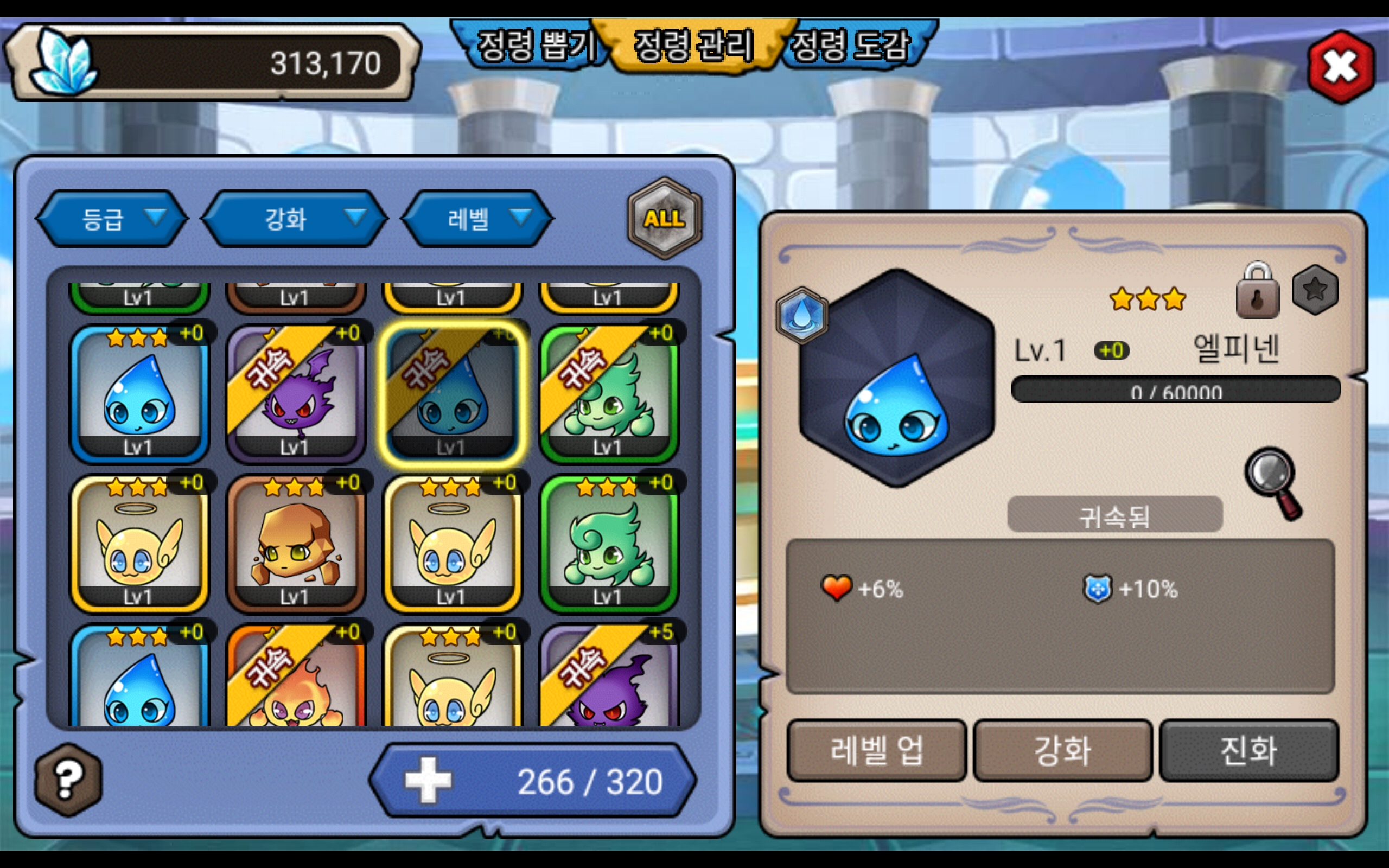Click the hexagonal ALL filter button
Image resolution: width=1389 pixels, height=868 pixels.
pyautogui.click(x=664, y=219)
